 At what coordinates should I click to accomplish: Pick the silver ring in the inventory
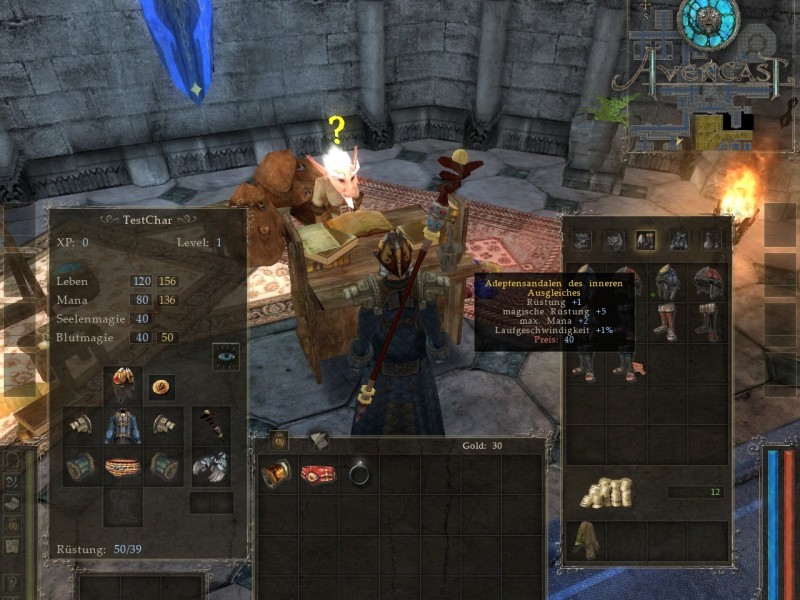click(359, 472)
